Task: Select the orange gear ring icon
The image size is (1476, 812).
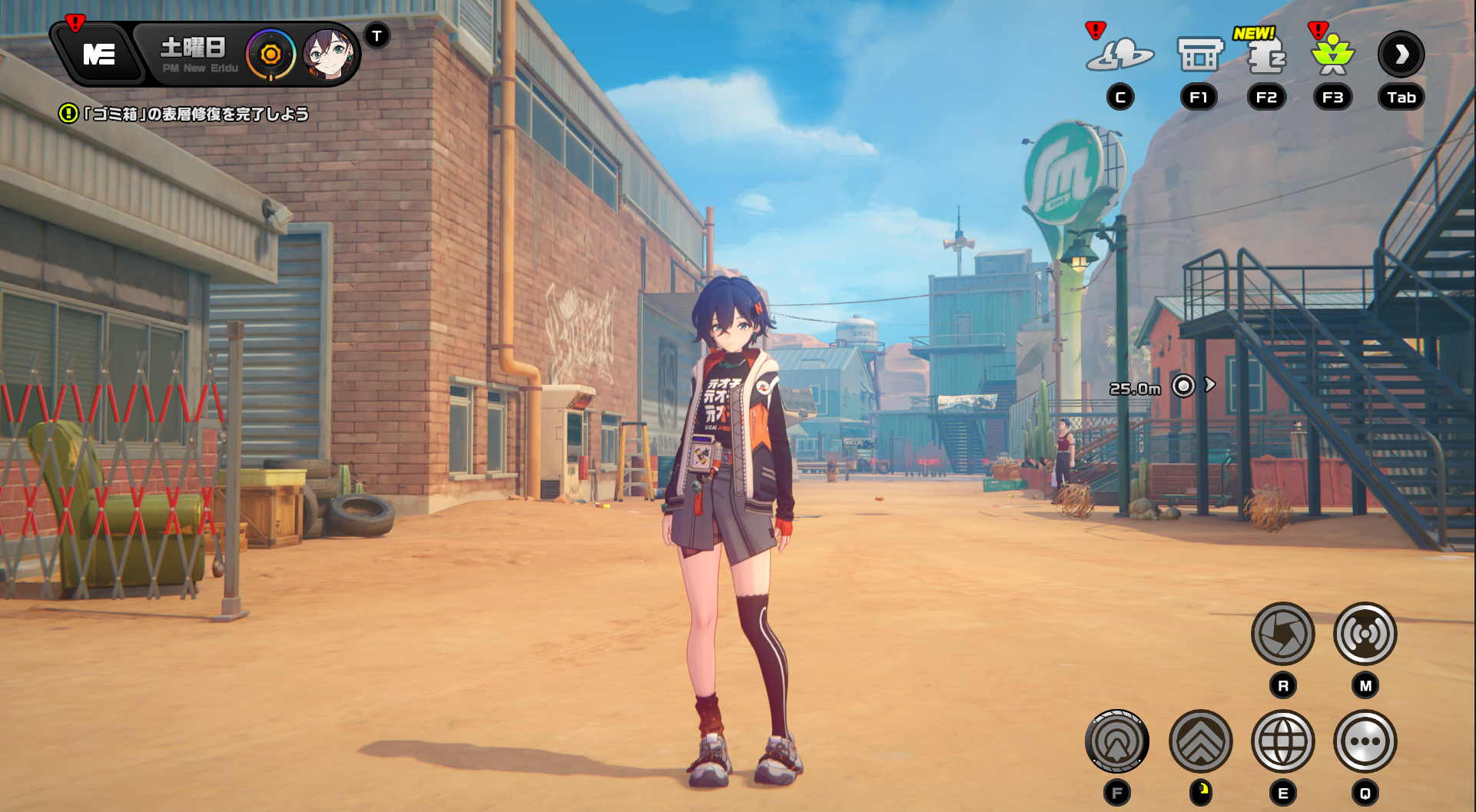Action: coord(270,55)
